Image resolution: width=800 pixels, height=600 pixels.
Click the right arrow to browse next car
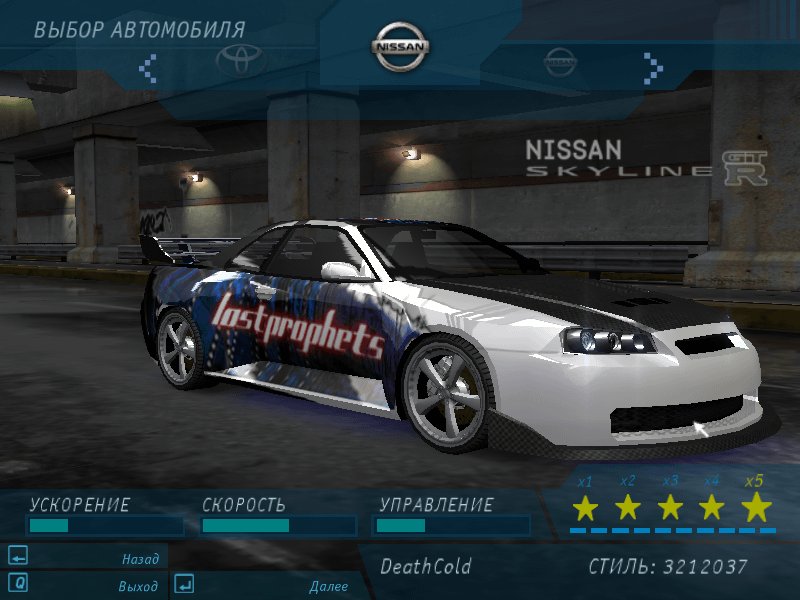(x=653, y=67)
